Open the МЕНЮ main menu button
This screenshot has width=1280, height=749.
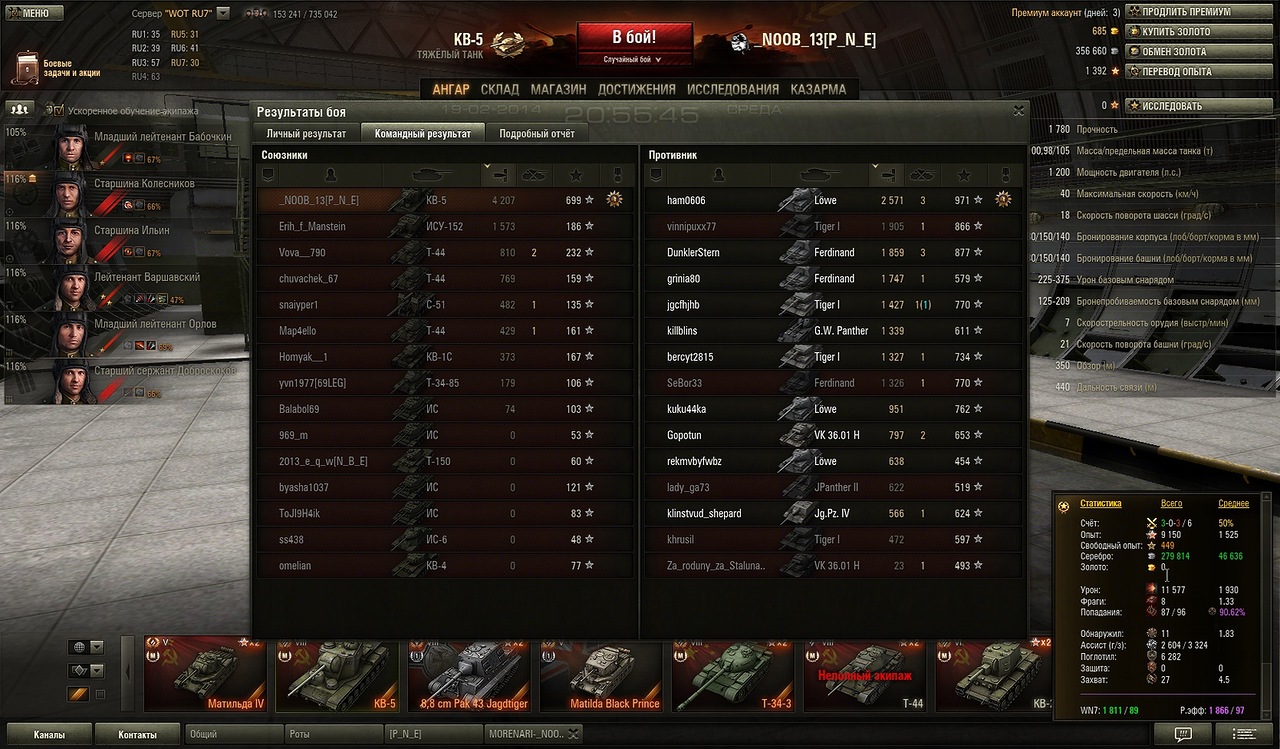tap(28, 13)
